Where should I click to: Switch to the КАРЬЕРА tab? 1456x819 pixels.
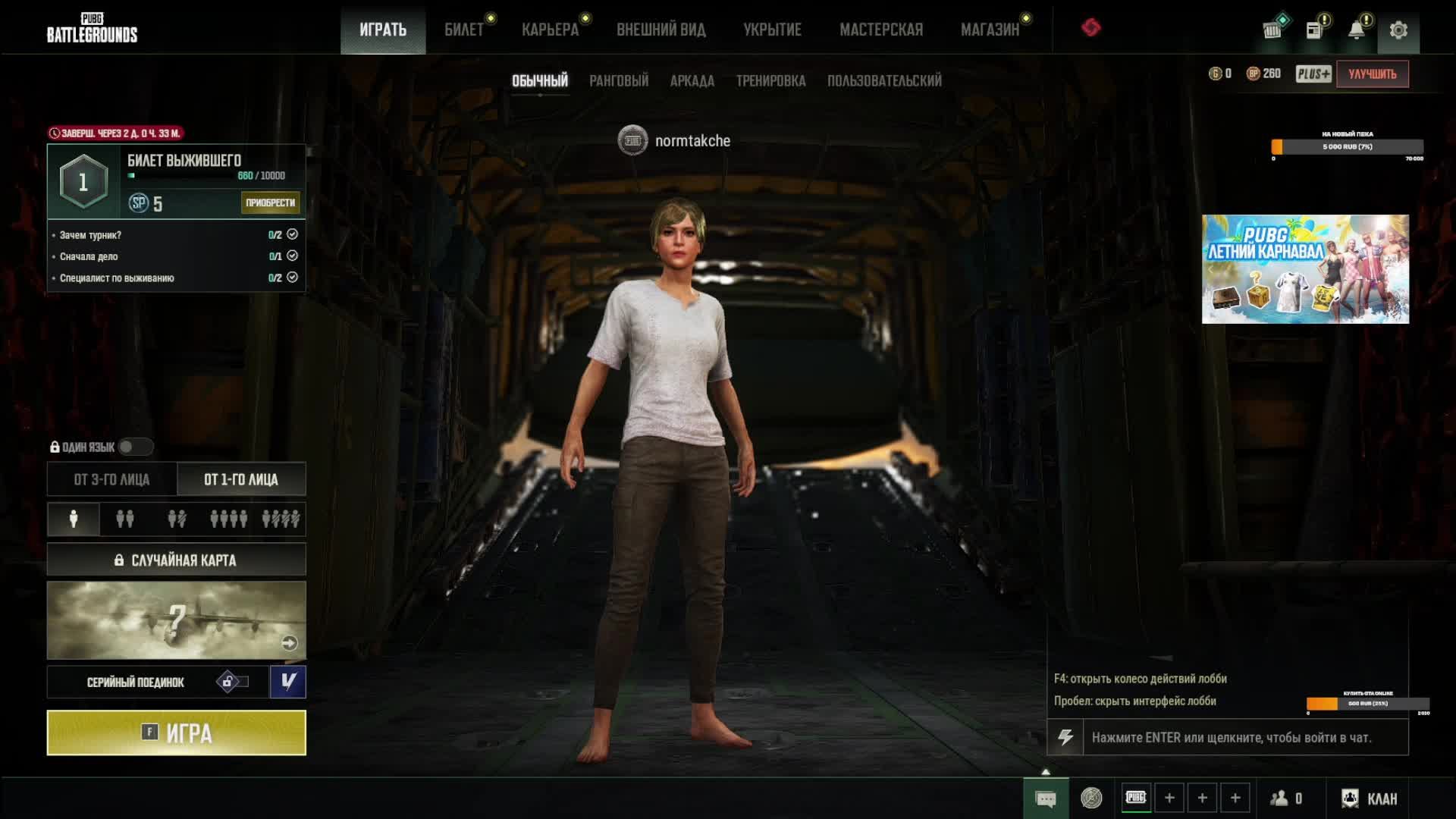click(x=550, y=30)
